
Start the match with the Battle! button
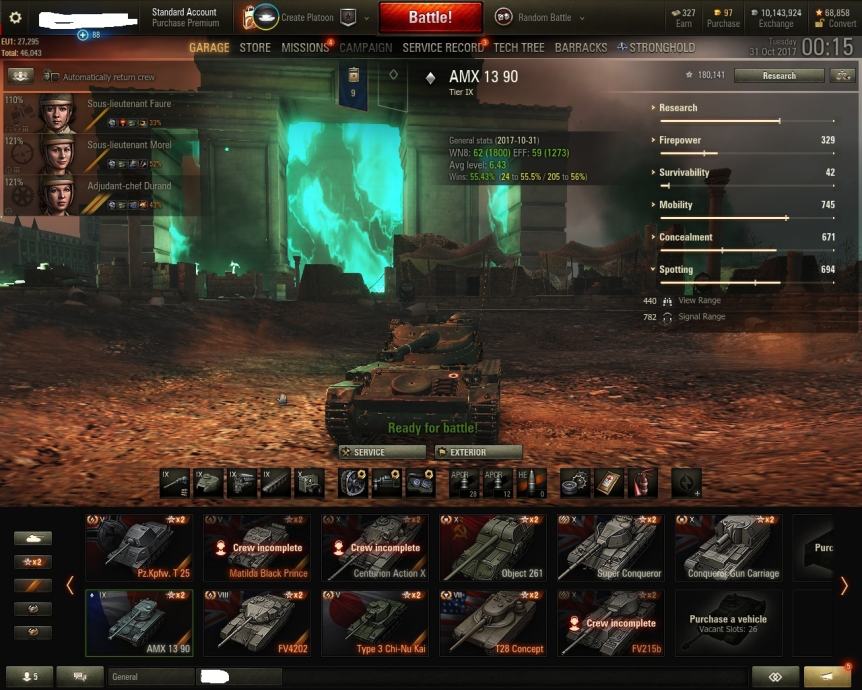[x=430, y=18]
